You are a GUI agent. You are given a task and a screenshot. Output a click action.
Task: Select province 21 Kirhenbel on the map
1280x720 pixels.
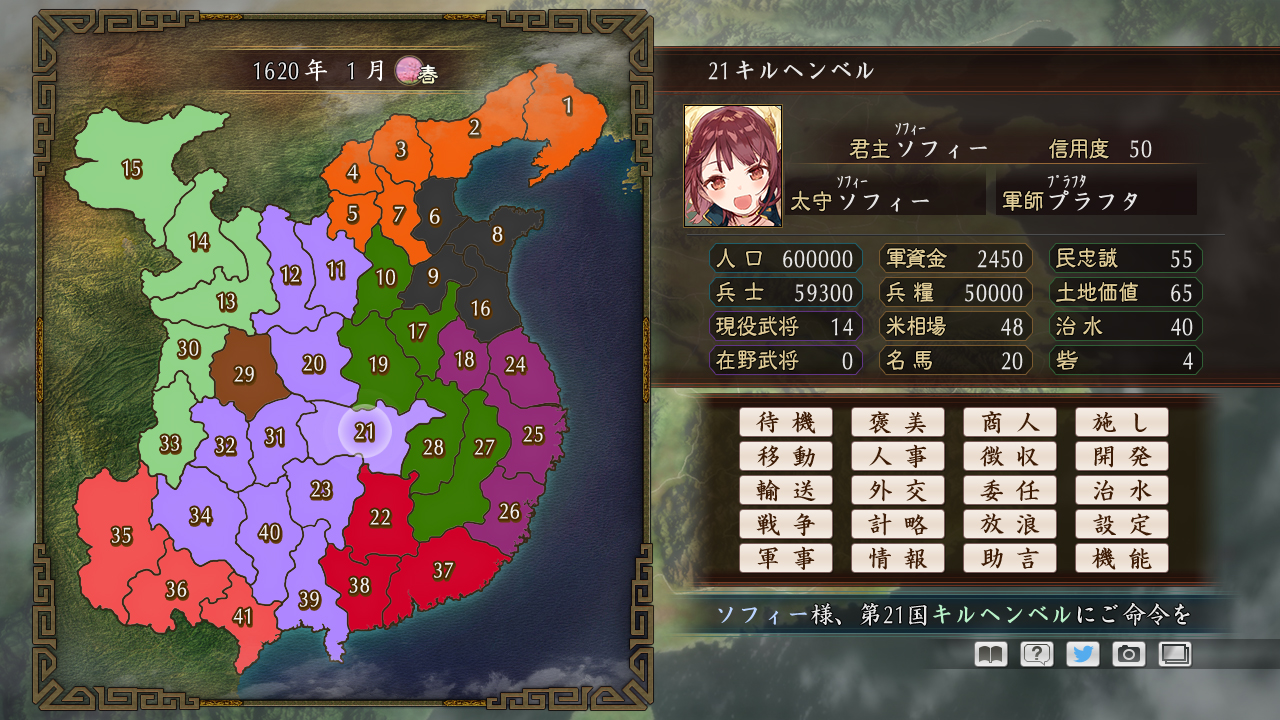365,430
